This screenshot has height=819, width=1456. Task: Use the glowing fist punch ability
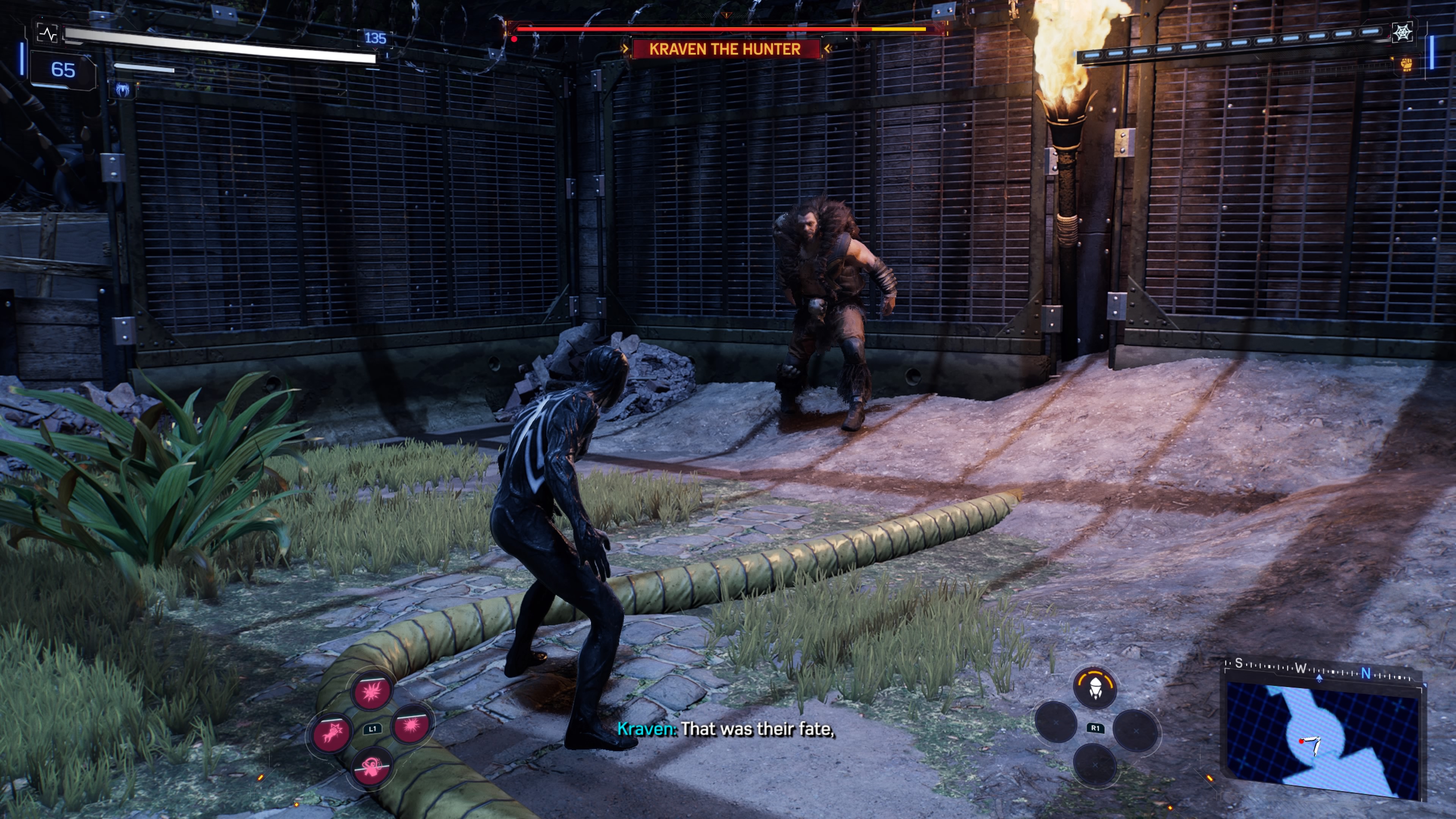[x=331, y=733]
